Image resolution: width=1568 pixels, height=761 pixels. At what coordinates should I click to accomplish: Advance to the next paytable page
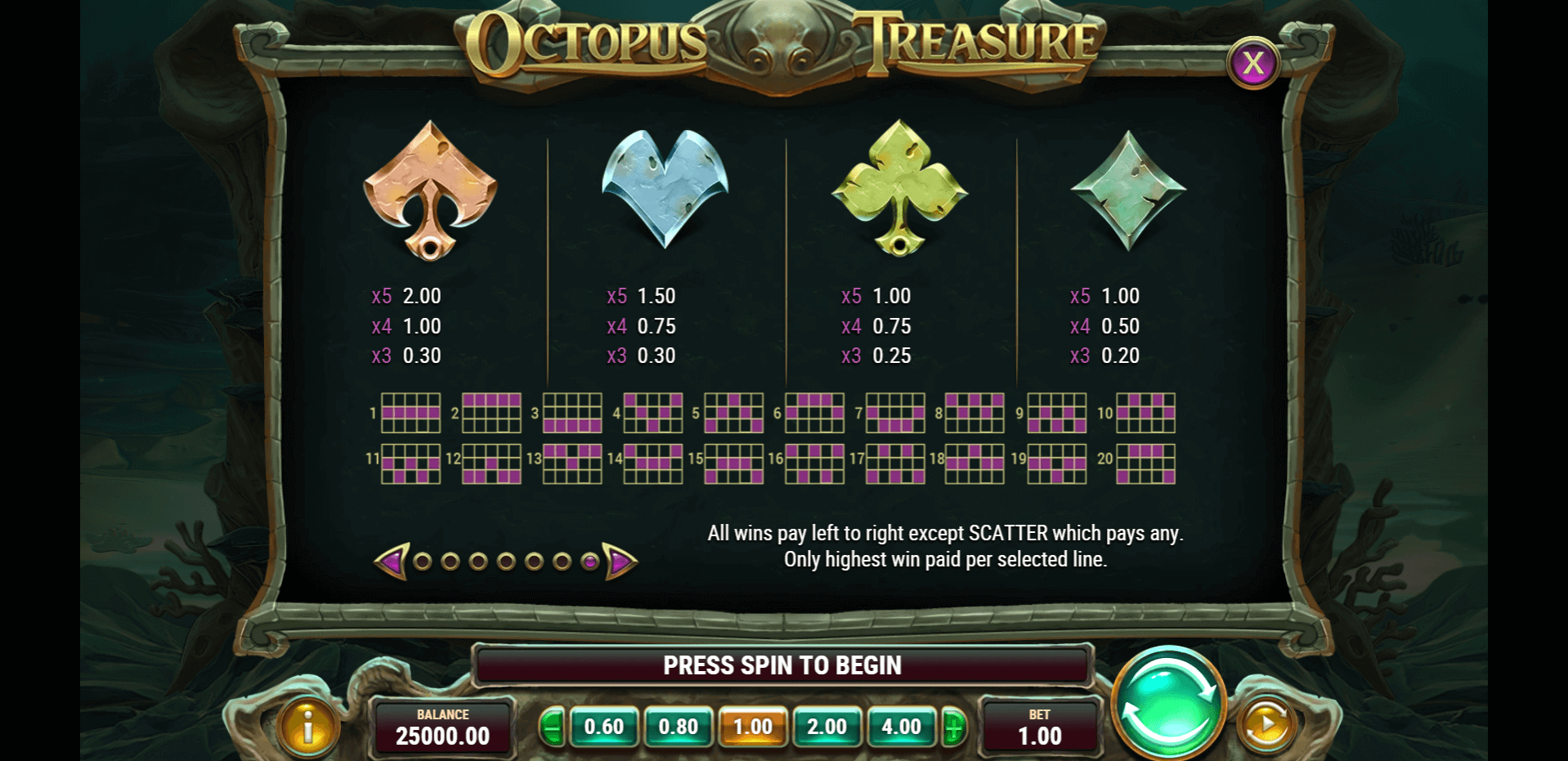pyautogui.click(x=620, y=562)
